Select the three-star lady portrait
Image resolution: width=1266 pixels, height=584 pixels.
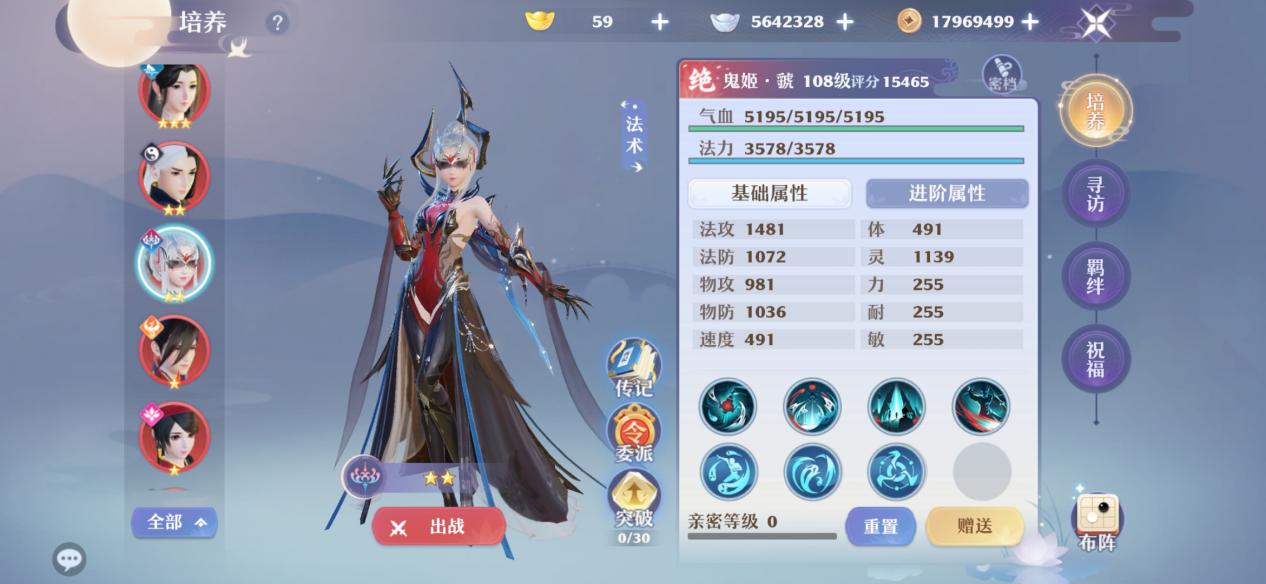pyautogui.click(x=174, y=94)
